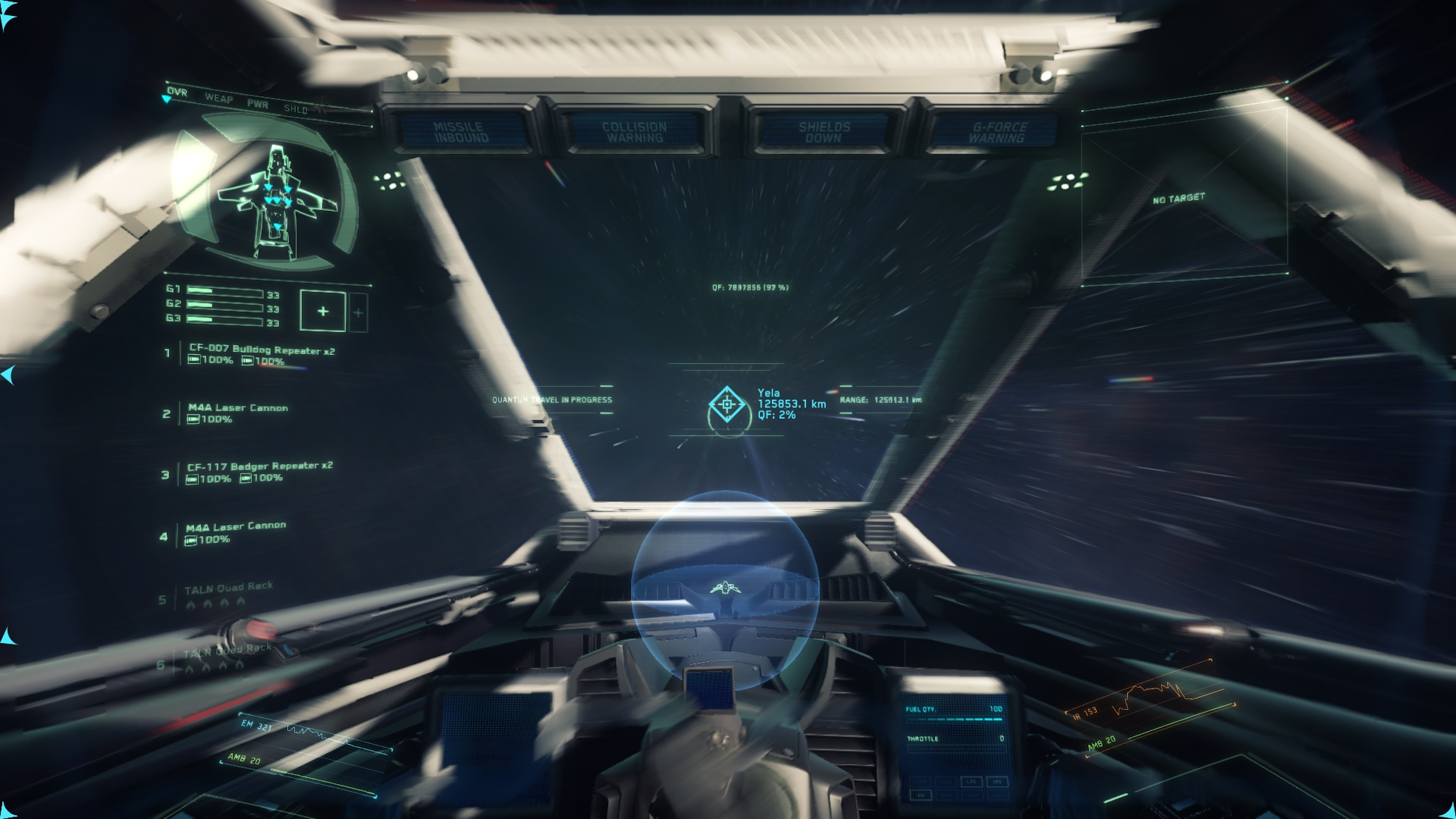Screen dimensions: 1456x819
Task: Show the SHLD tab
Action: [x=295, y=109]
